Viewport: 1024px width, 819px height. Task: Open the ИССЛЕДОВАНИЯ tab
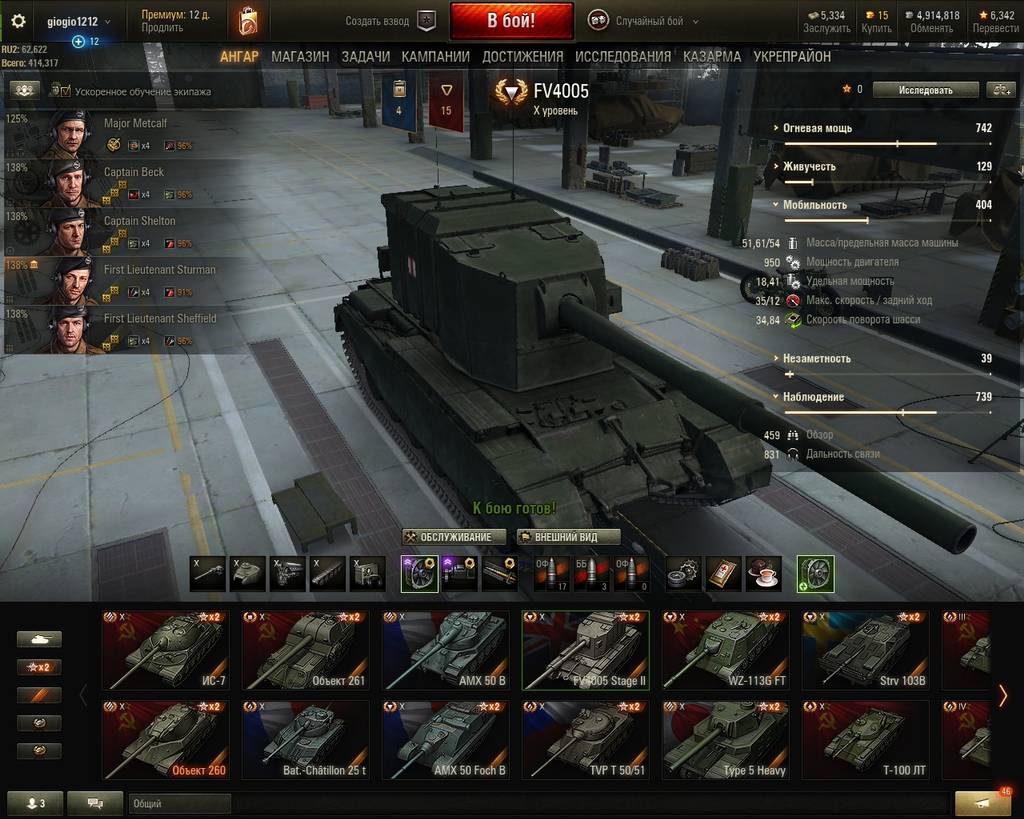(x=623, y=57)
